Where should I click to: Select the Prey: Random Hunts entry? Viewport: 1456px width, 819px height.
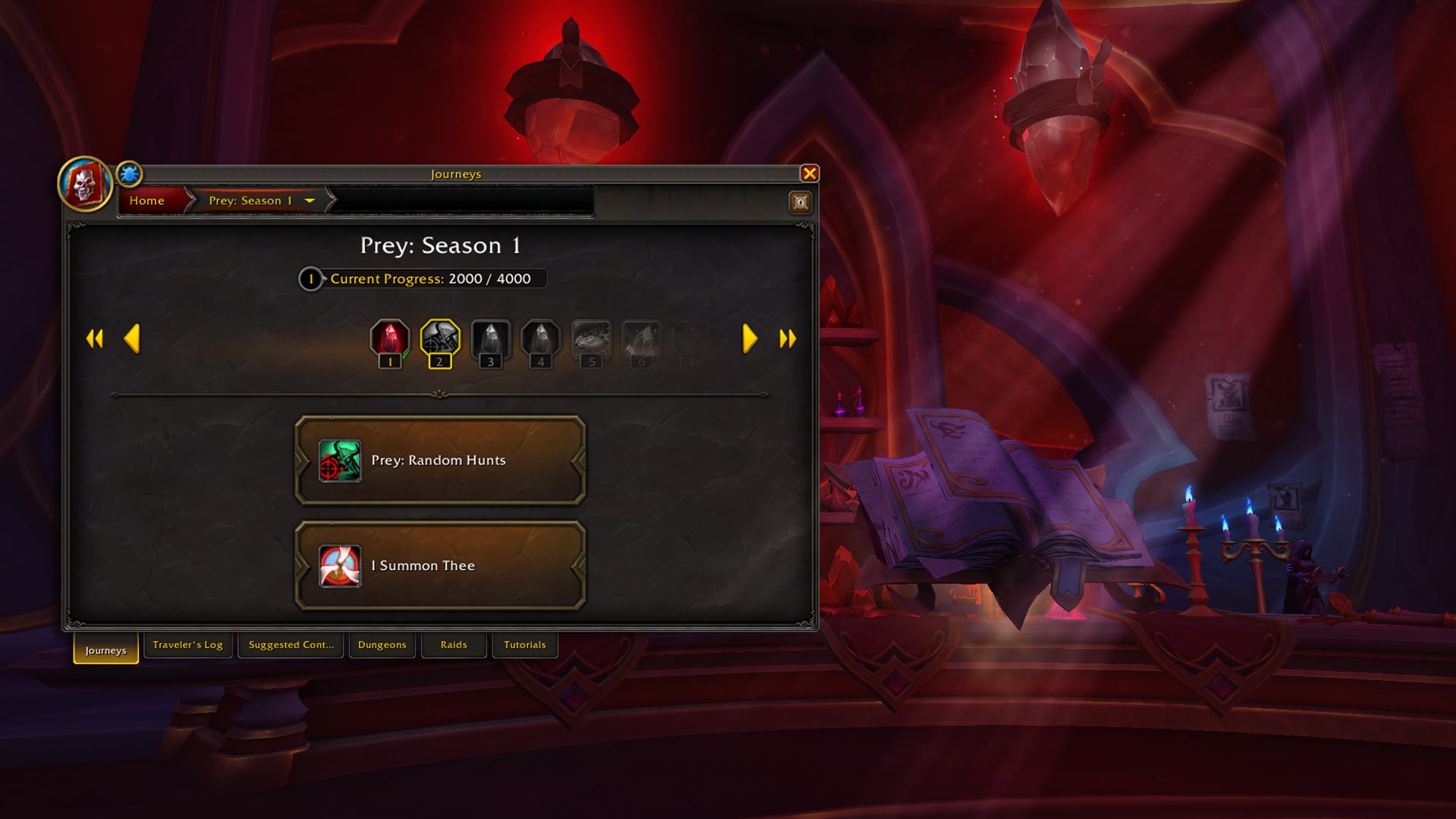[x=440, y=460]
